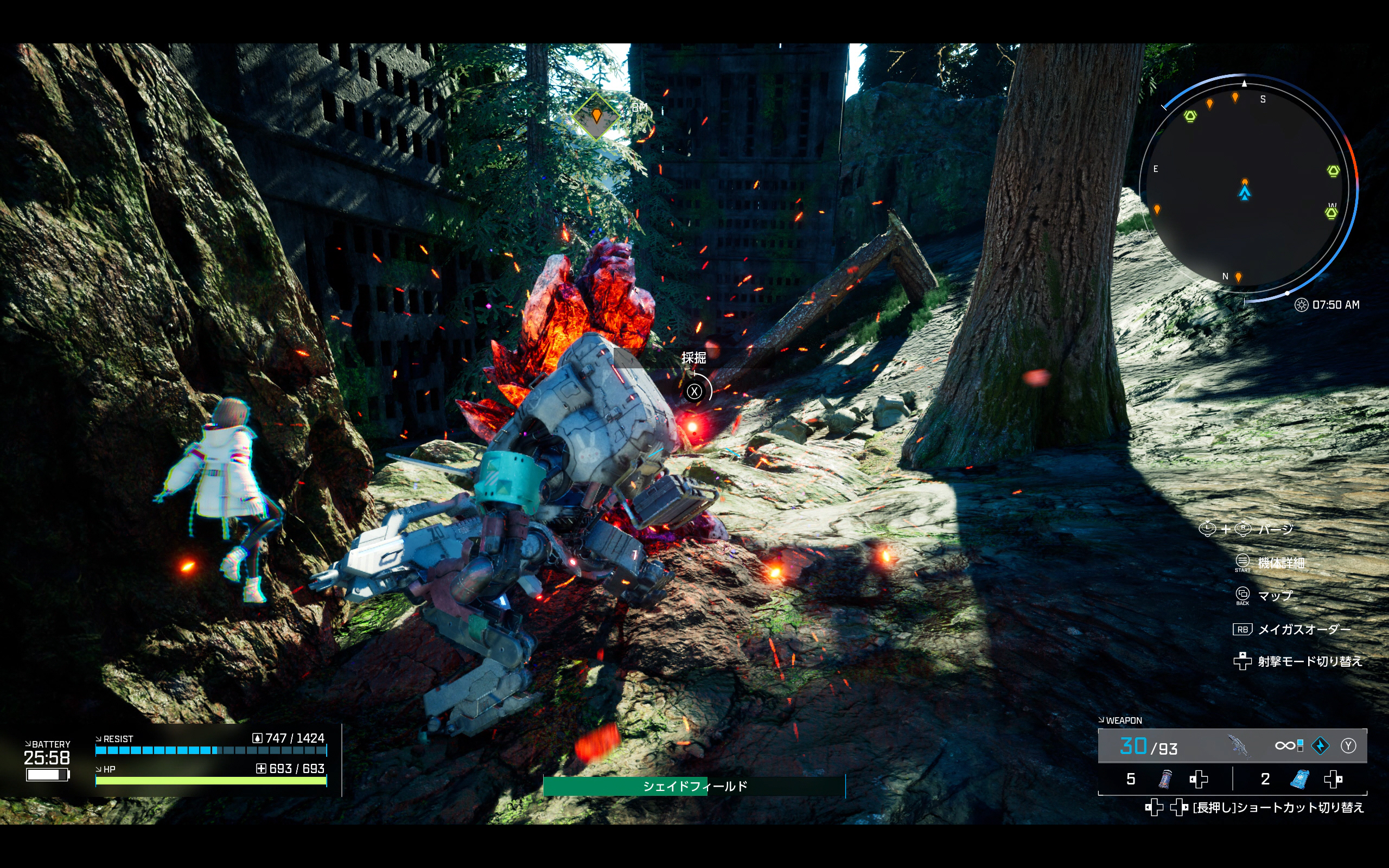Select the パージ purge command
Image resolution: width=1389 pixels, height=868 pixels.
(1275, 529)
